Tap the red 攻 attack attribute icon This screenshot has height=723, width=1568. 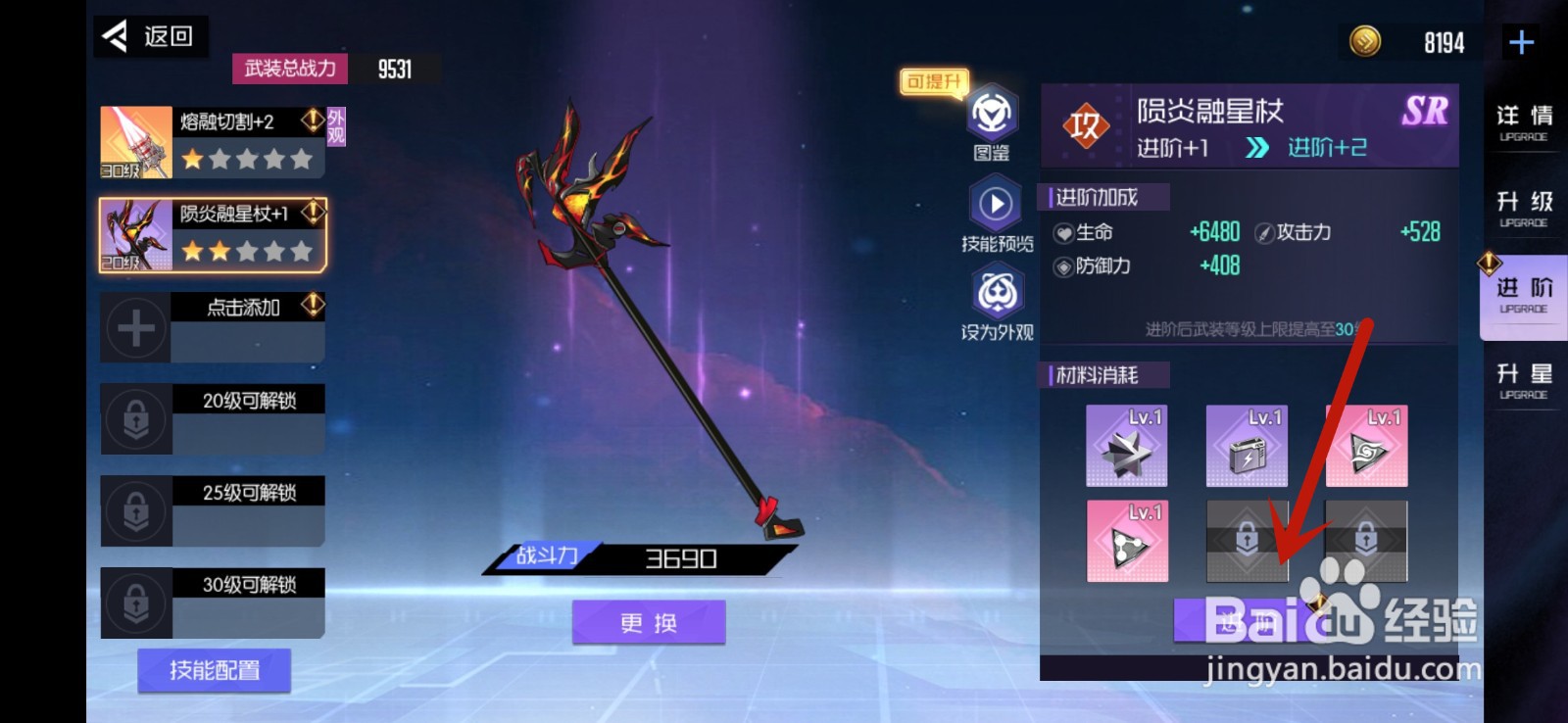1084,126
